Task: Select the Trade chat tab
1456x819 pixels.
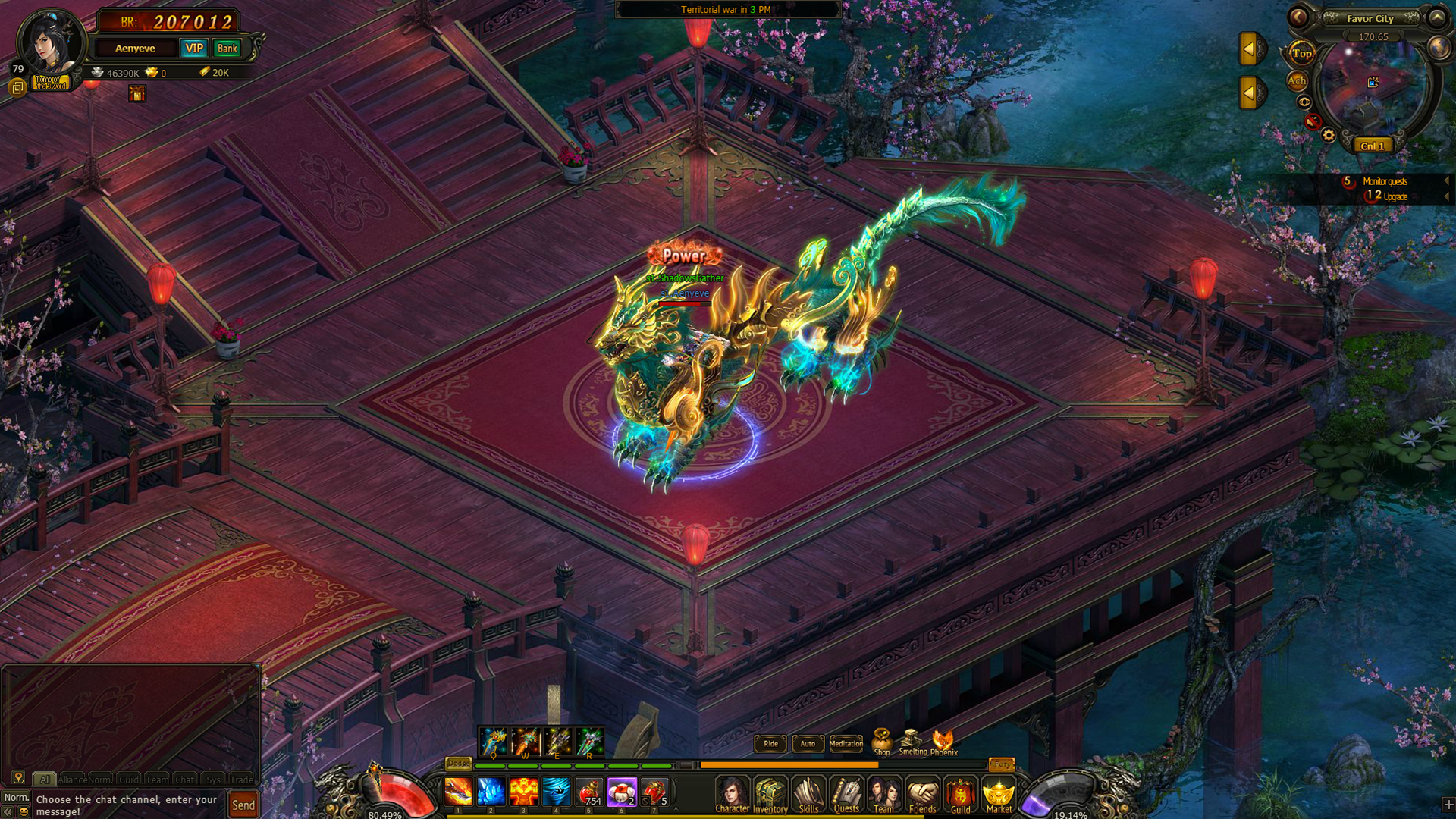Action: 242,779
